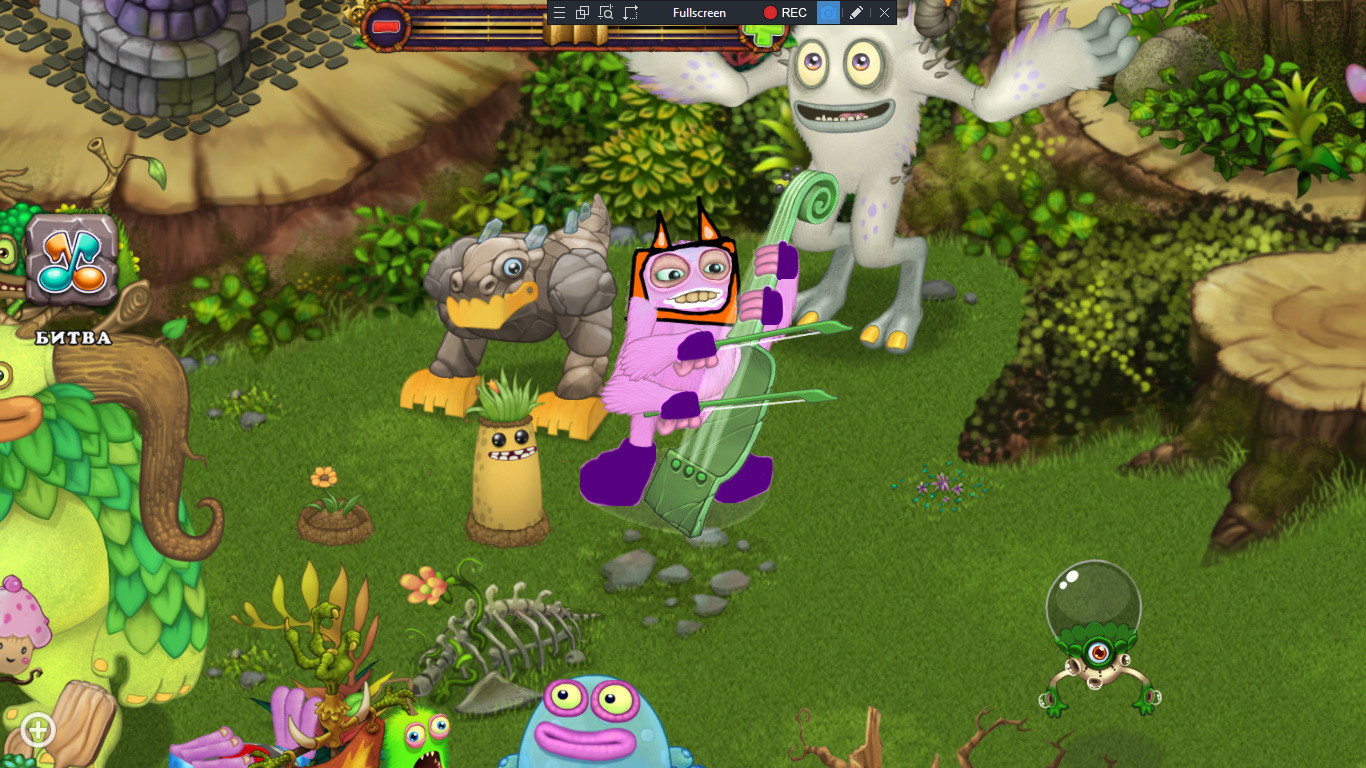Click the plus icon in the bottom-left circle
Viewport: 1366px width, 768px height.
coord(37,731)
